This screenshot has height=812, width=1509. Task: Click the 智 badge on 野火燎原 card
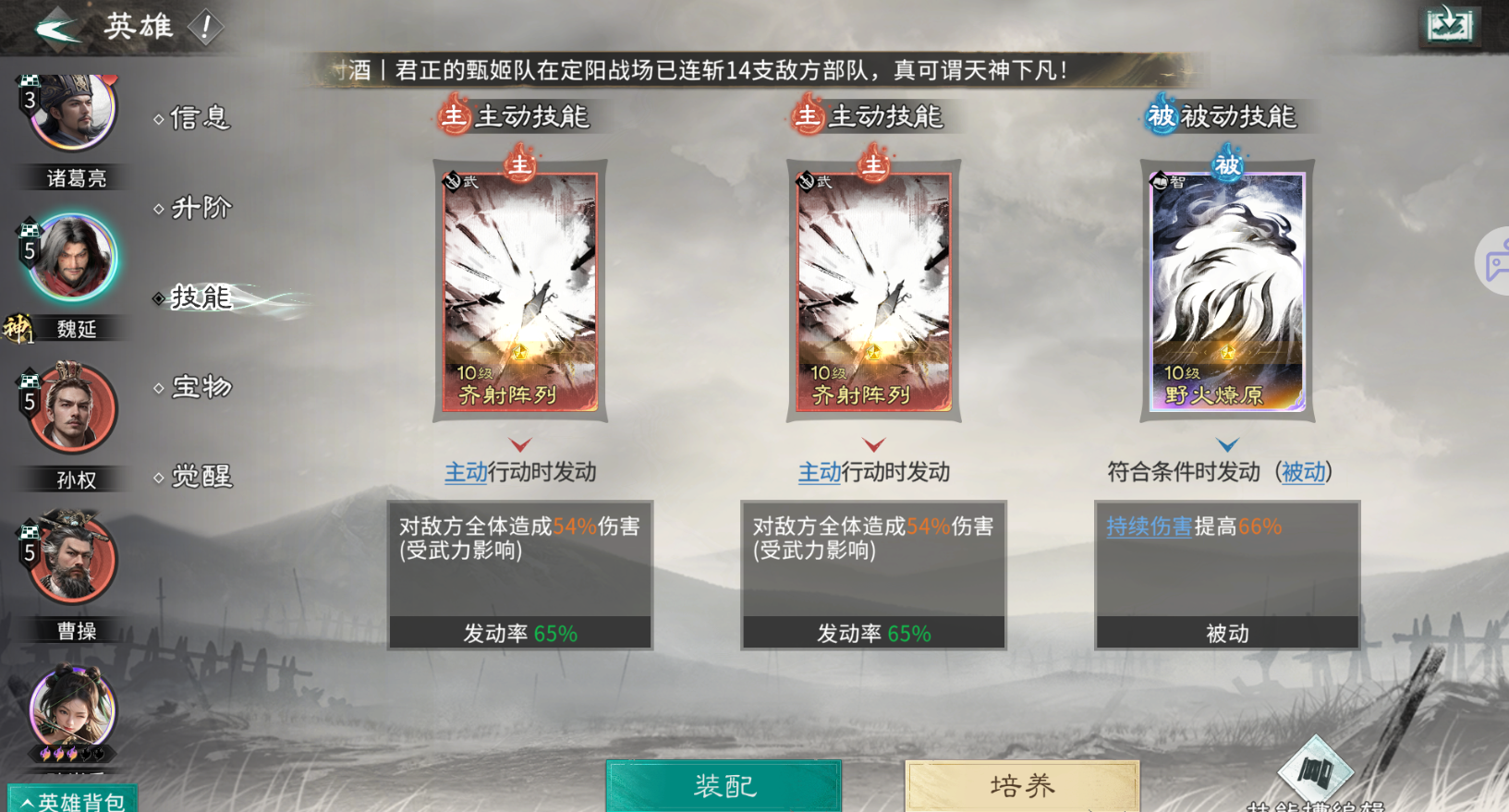click(x=1162, y=180)
